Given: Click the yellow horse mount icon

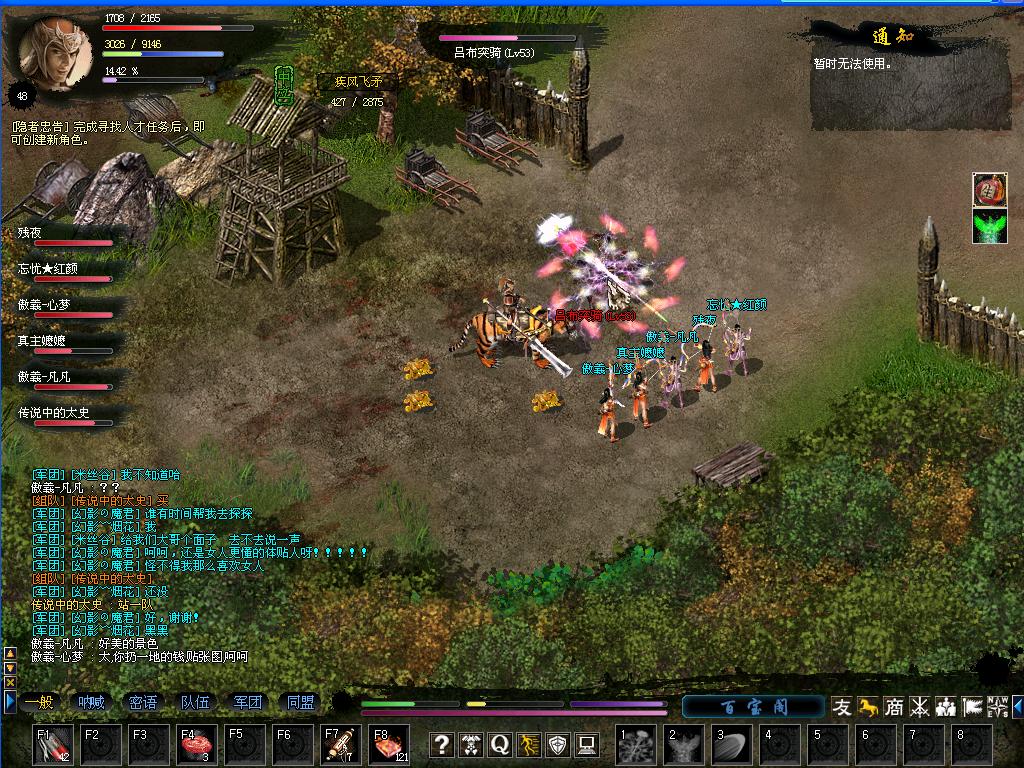Looking at the screenshot, I should 868,707.
